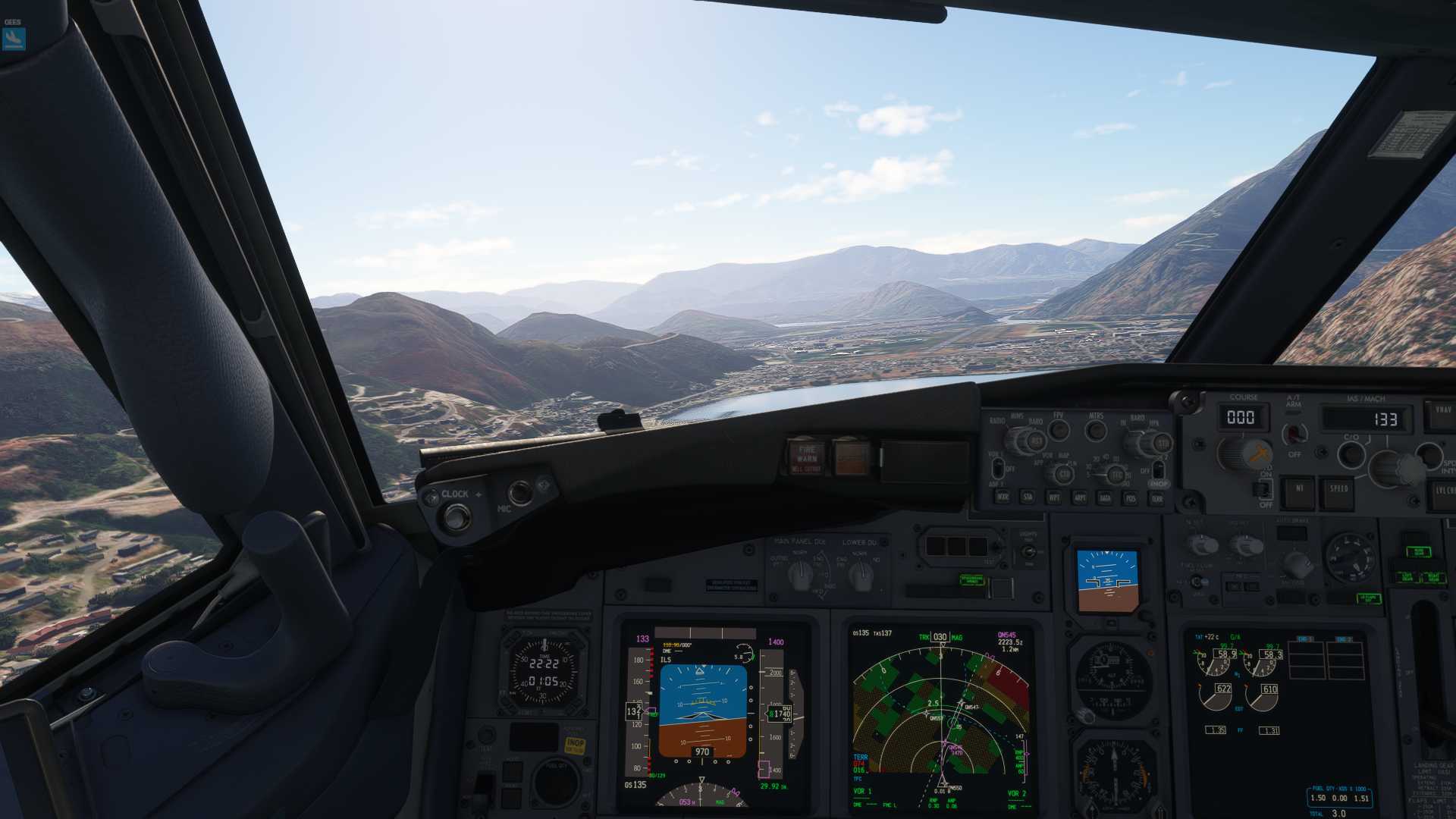Viewport: 1456px width, 819px height.
Task: Show waypoints using the WPT EFIS button
Action: click(1055, 496)
